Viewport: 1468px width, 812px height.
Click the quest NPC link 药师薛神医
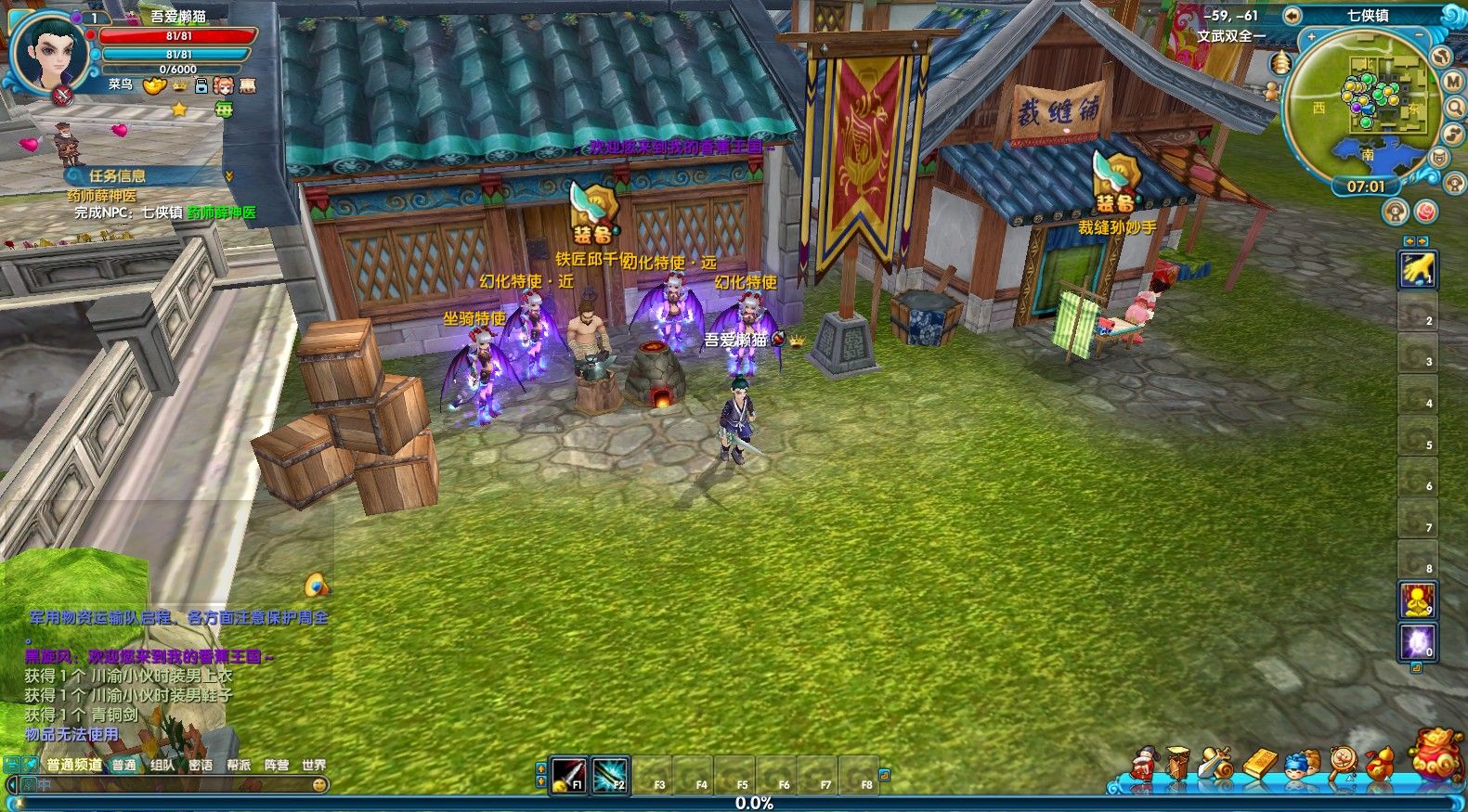(x=221, y=213)
